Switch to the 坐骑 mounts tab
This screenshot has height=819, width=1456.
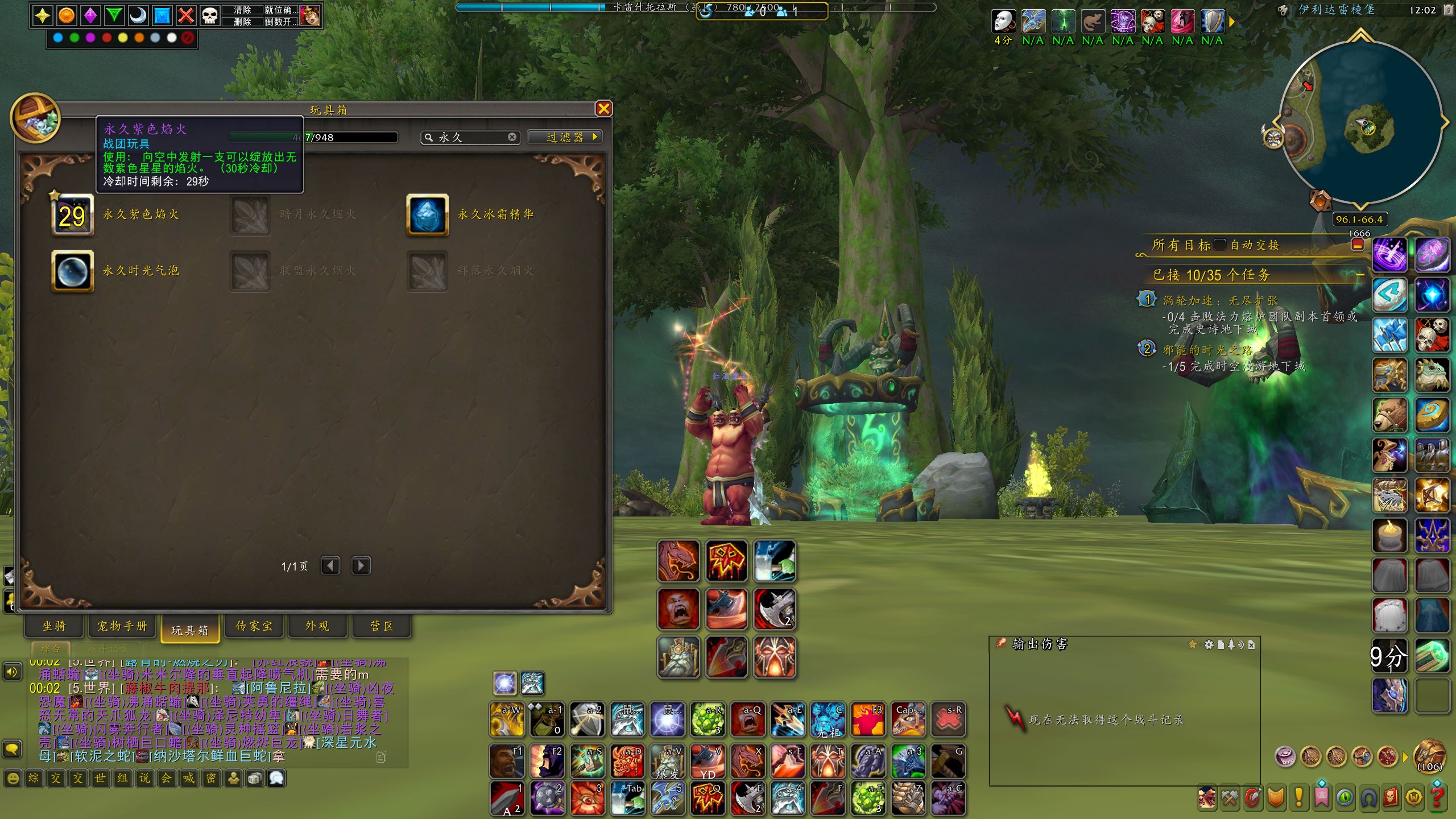tap(54, 626)
